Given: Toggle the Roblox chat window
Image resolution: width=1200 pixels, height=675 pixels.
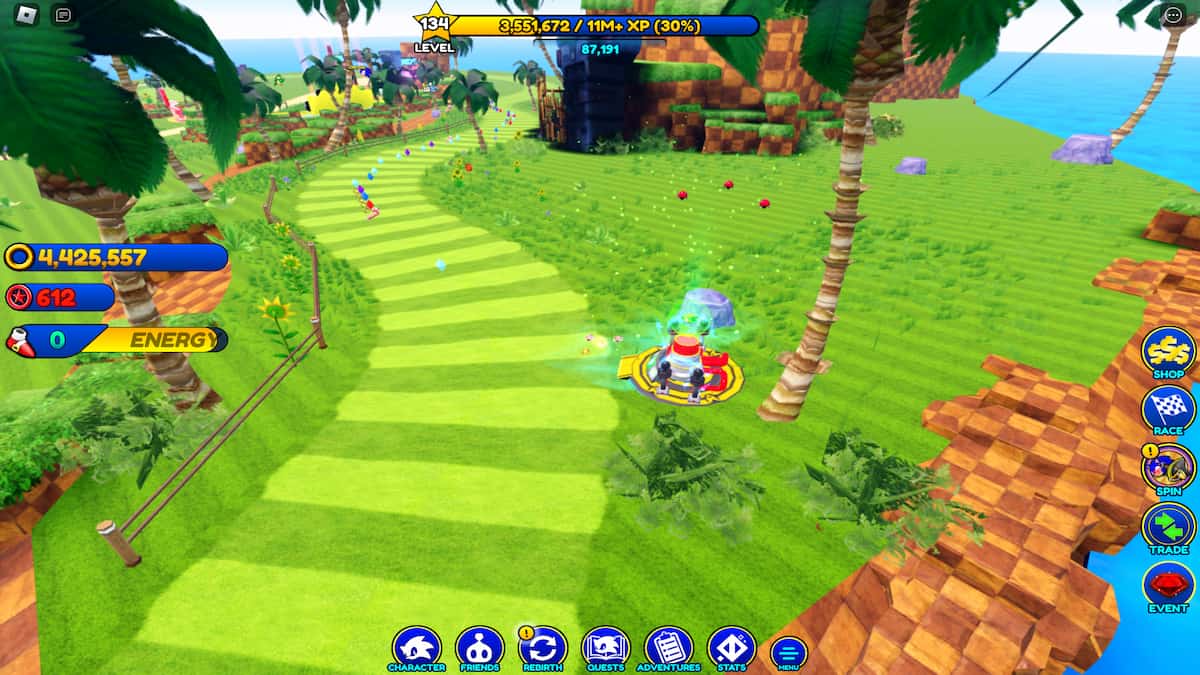Looking at the screenshot, I should click(x=63, y=15).
